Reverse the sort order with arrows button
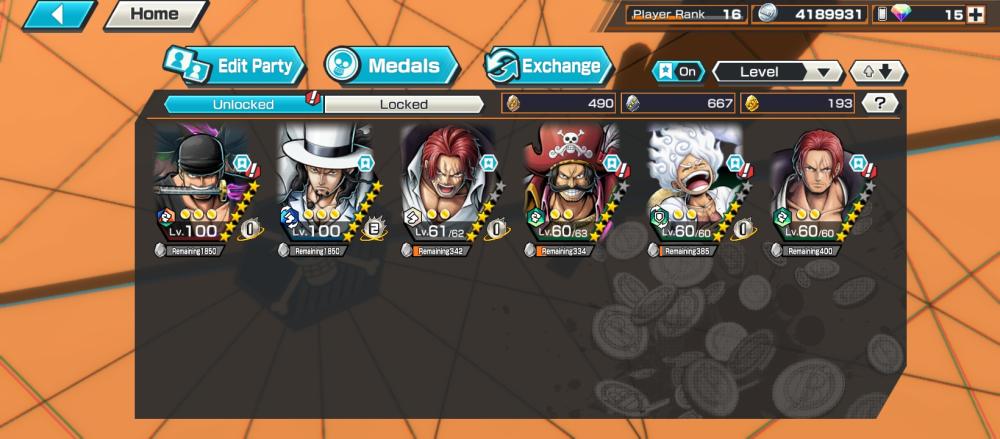The image size is (1000, 439). pos(877,72)
